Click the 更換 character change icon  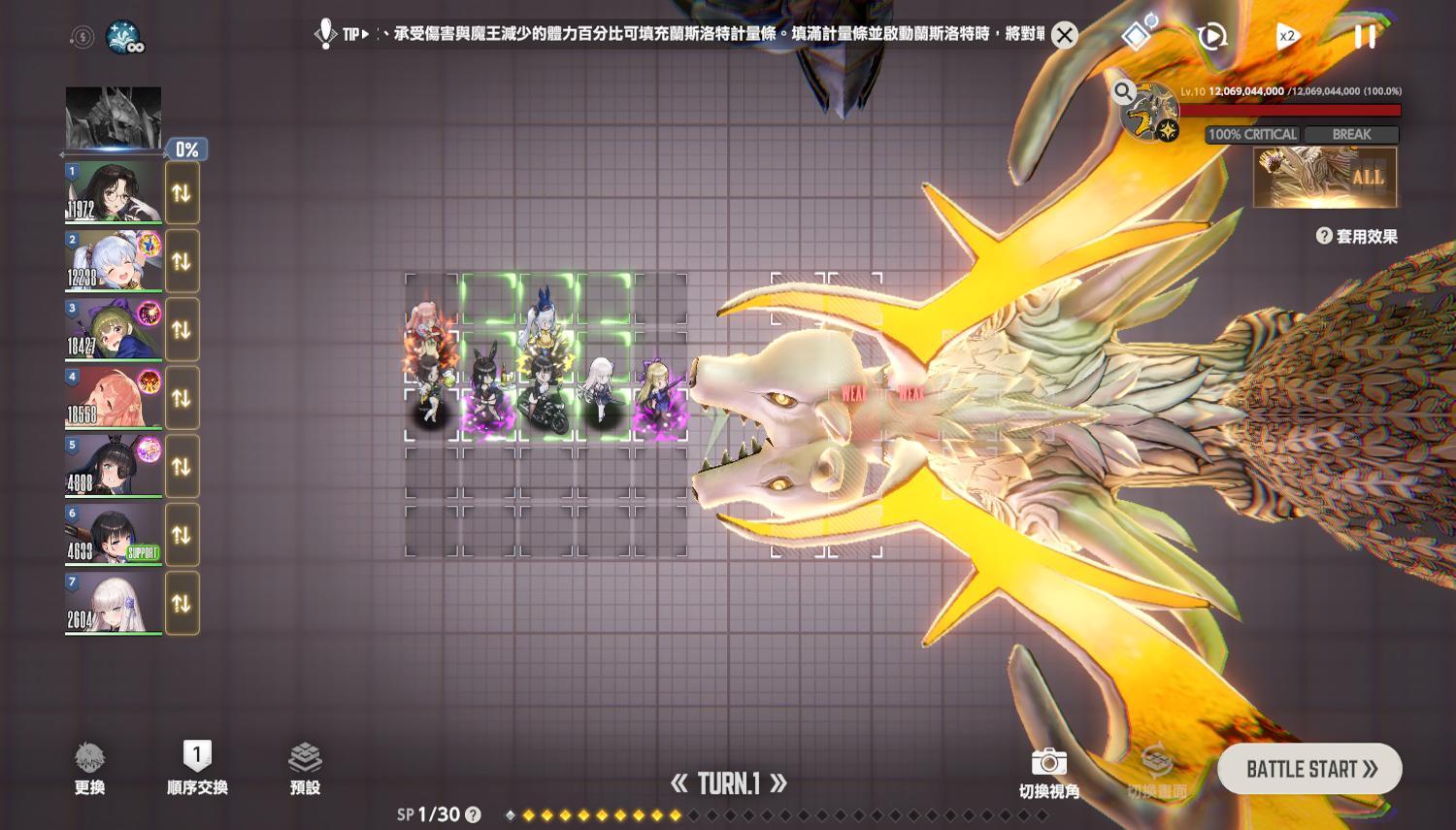(x=90, y=758)
